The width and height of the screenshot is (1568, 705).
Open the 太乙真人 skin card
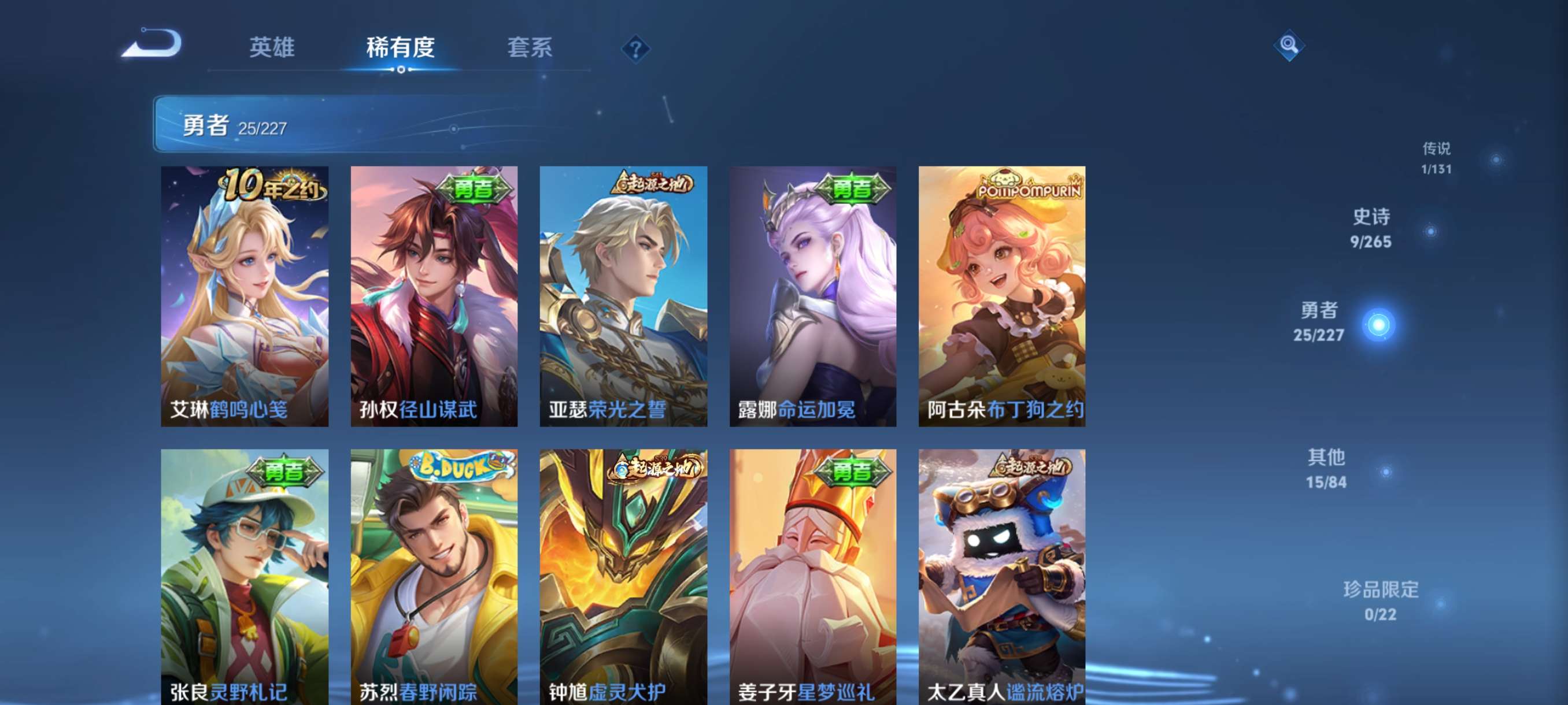tap(1002, 577)
